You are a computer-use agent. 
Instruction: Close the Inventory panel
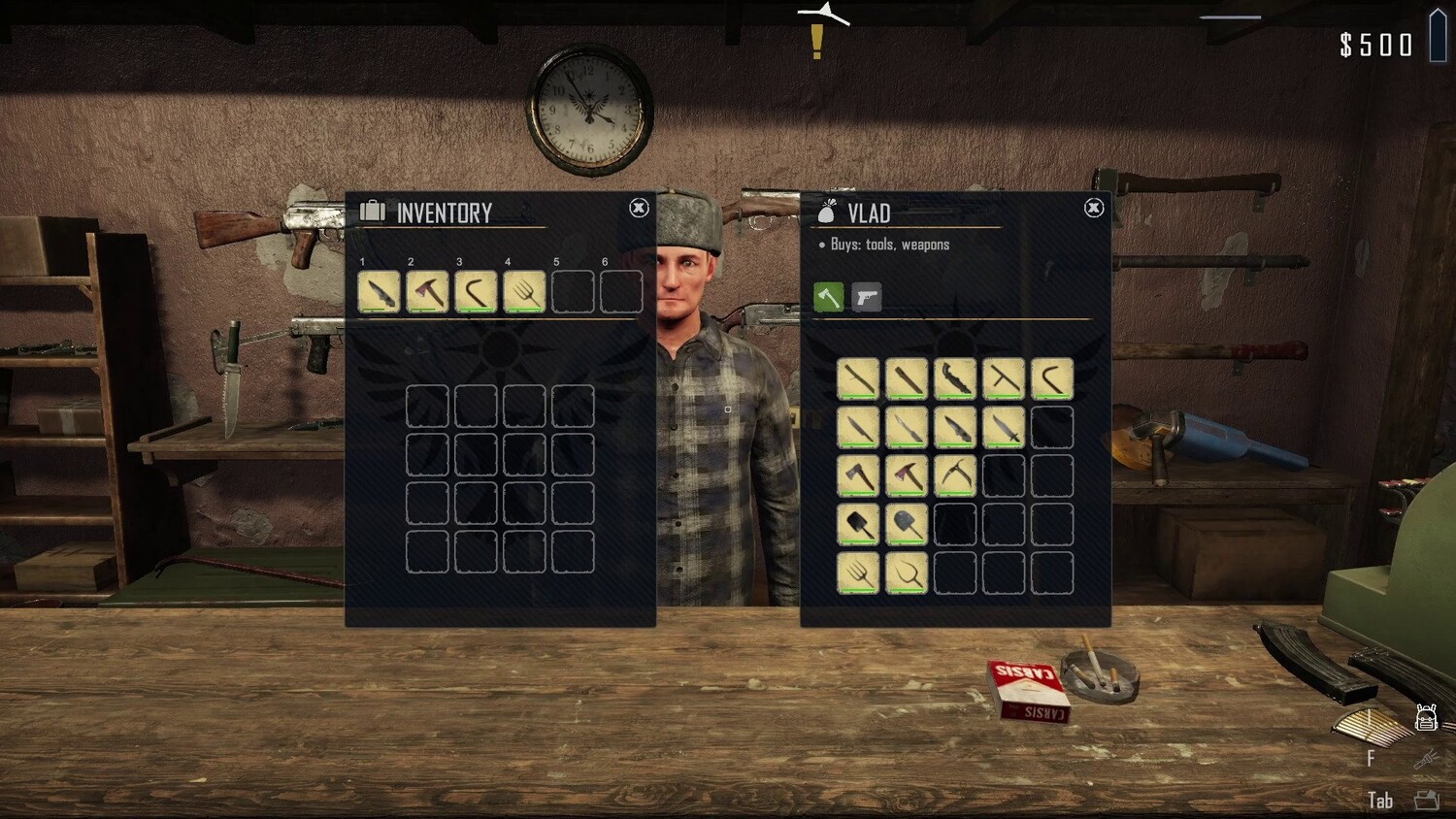coord(639,208)
